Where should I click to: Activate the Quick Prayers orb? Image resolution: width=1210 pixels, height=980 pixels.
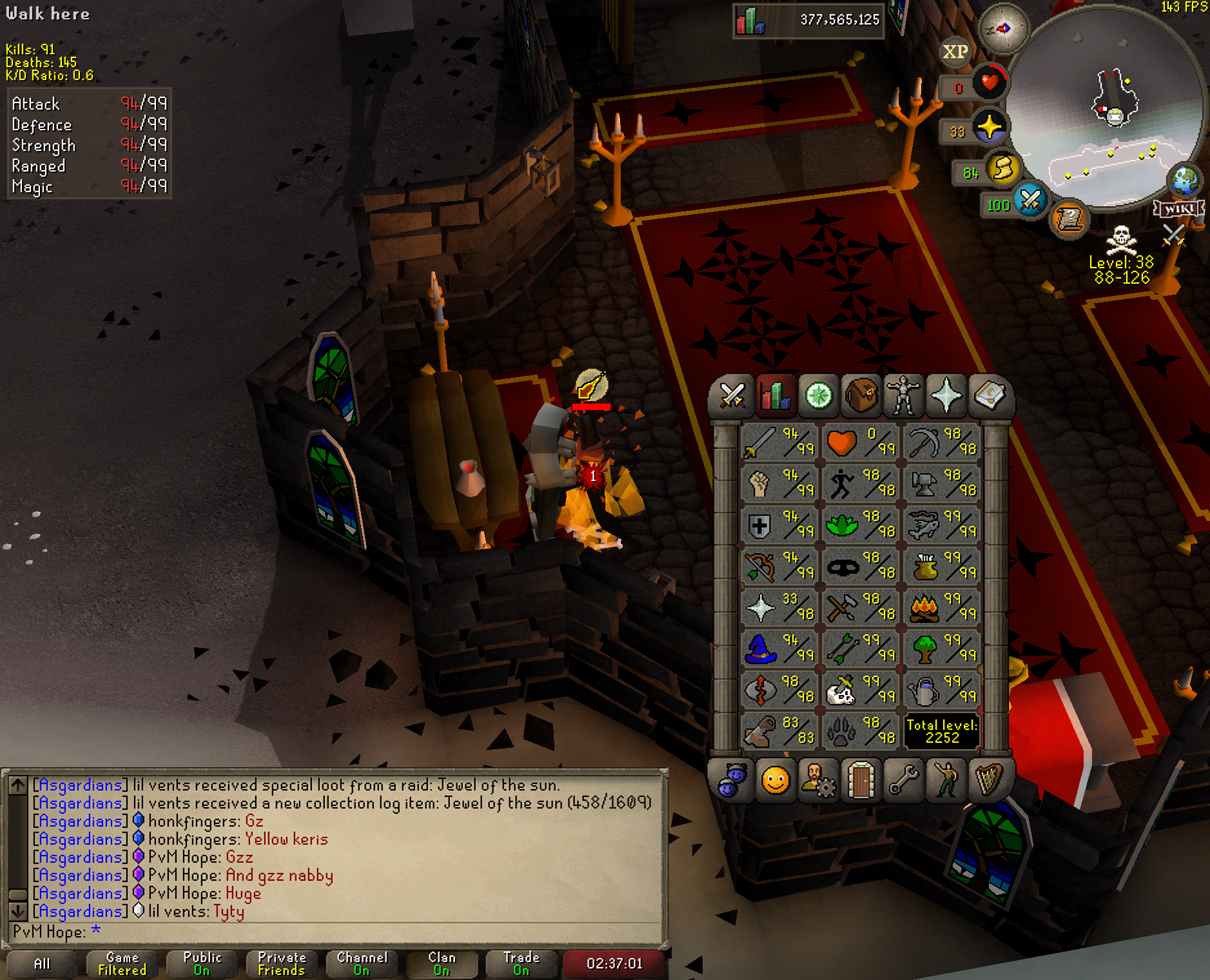989,127
